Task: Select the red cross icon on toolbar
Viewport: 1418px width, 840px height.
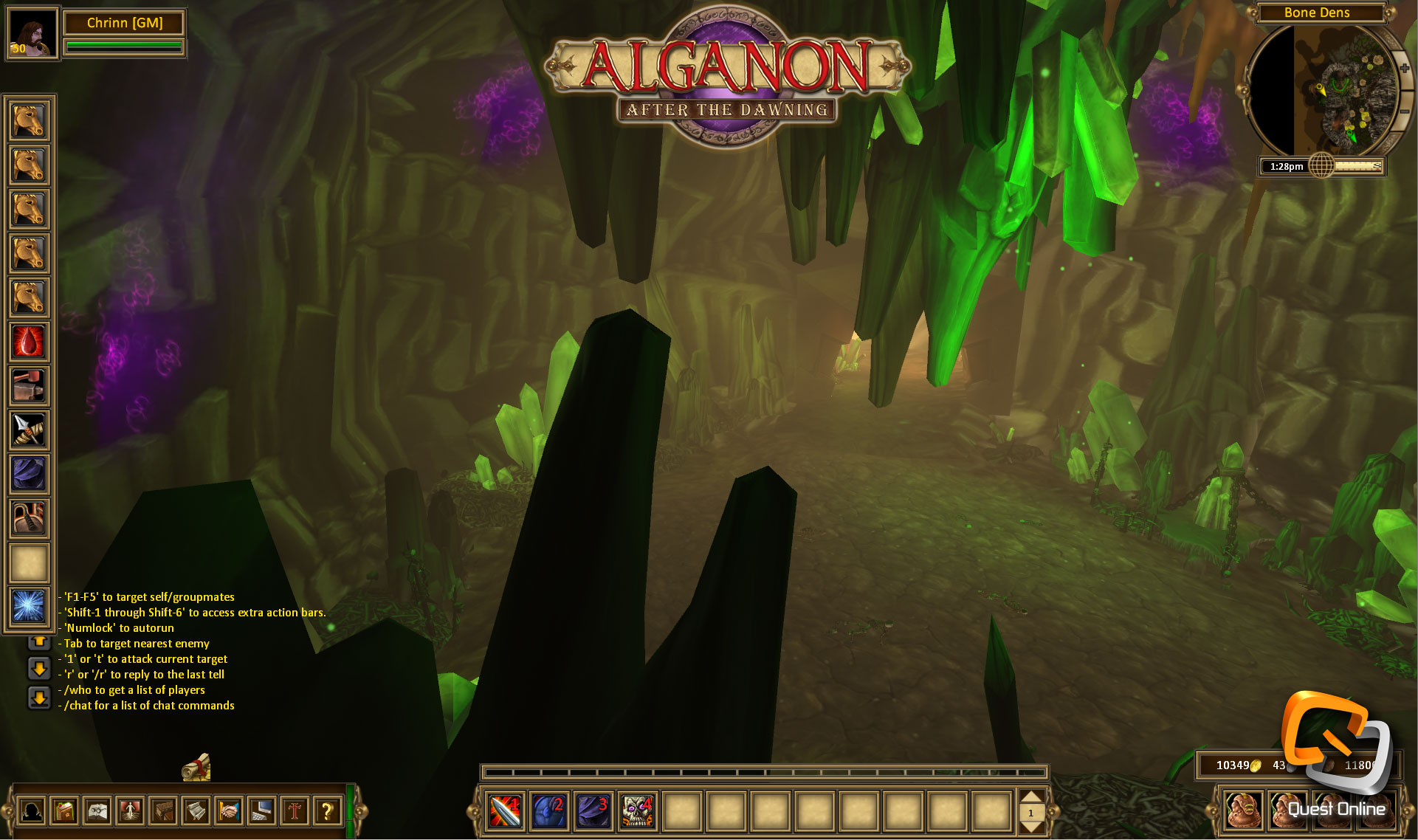Action: [x=293, y=812]
